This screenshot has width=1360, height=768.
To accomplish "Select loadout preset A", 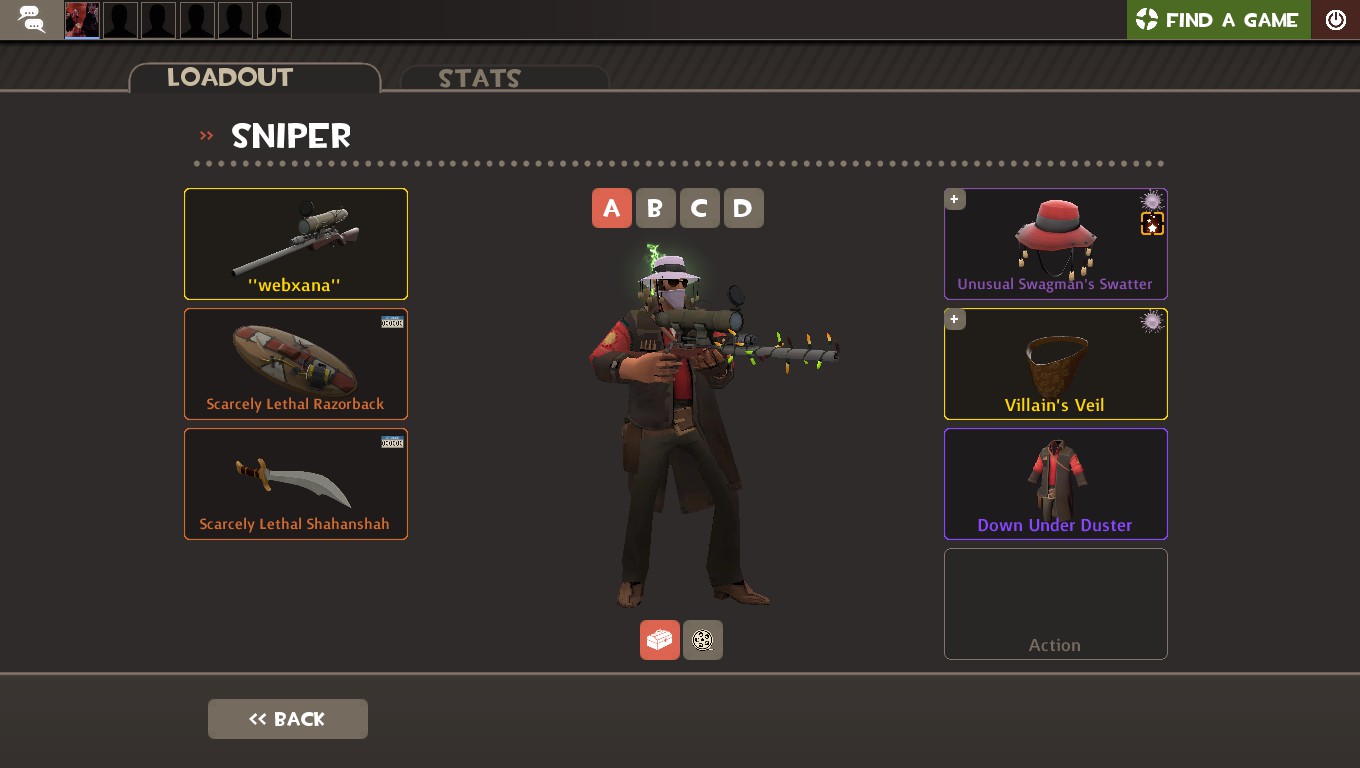I will [612, 208].
